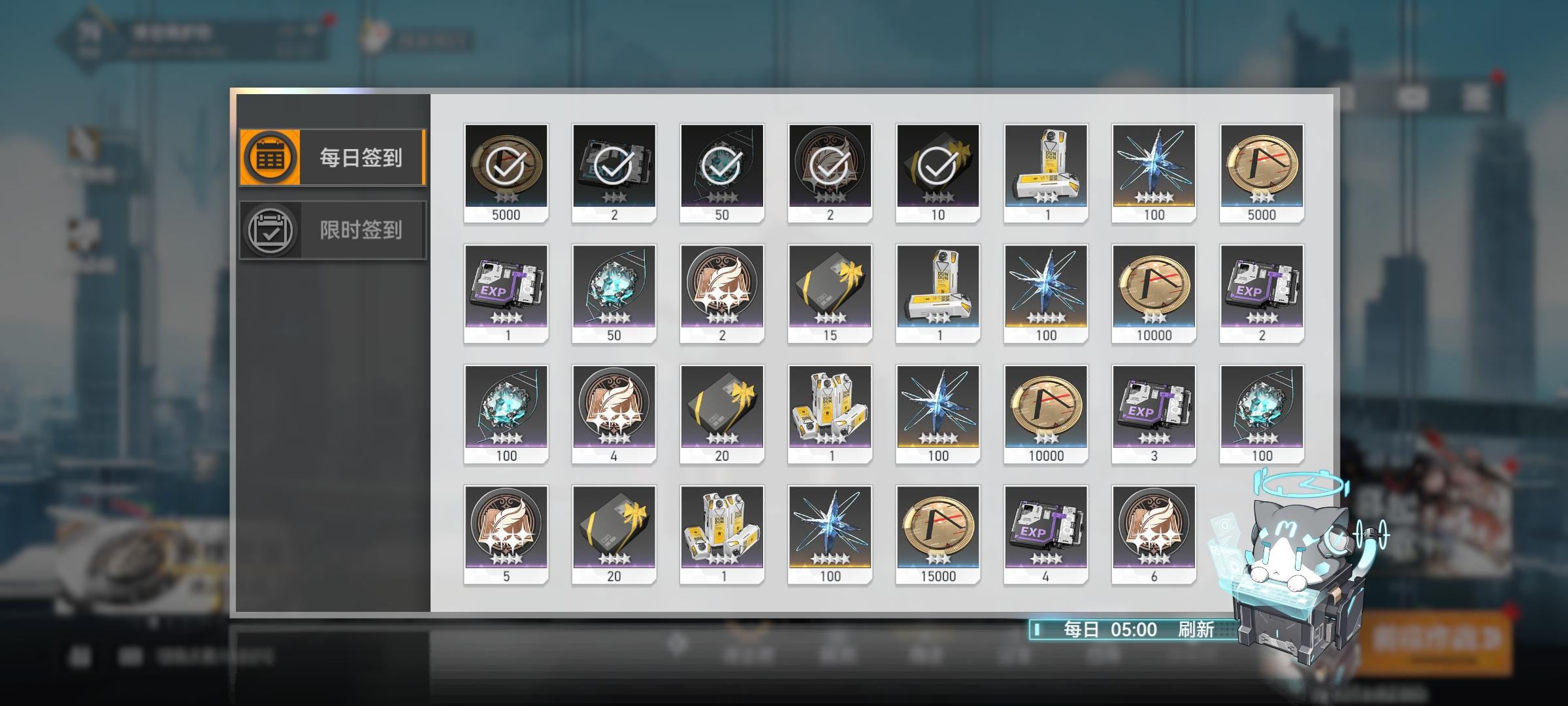Switch to the 限时签到 sign-in tab
The width and height of the screenshot is (1568, 706).
pos(333,229)
